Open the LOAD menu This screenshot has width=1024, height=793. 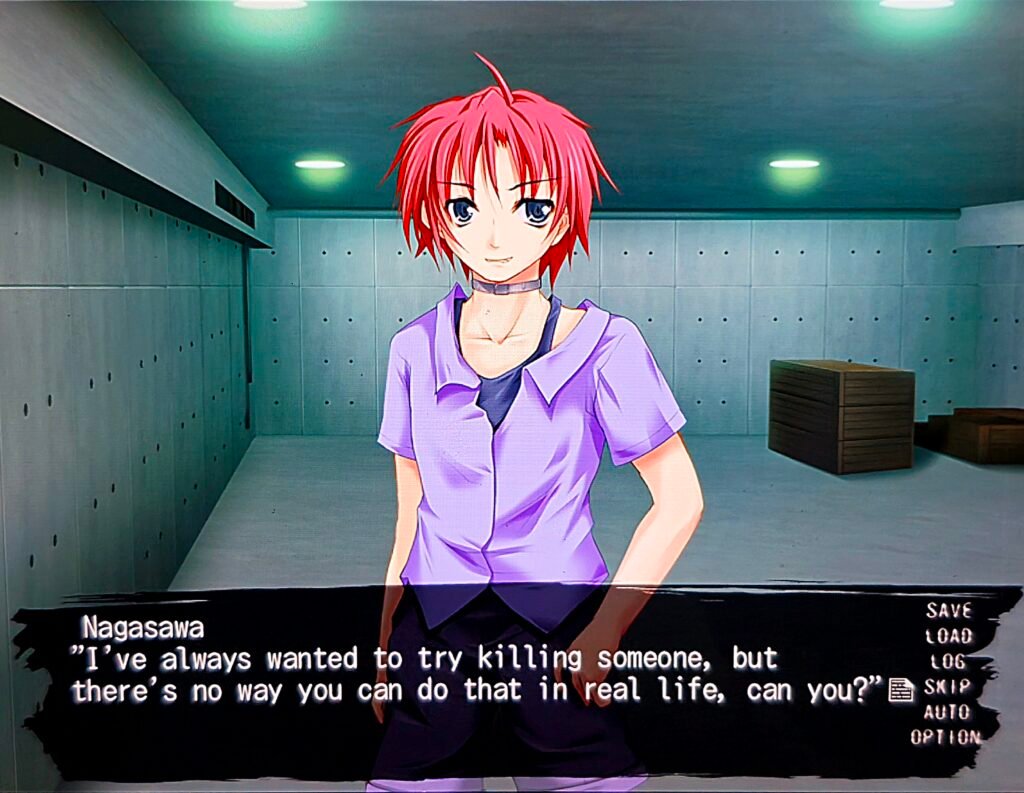pyautogui.click(x=948, y=635)
